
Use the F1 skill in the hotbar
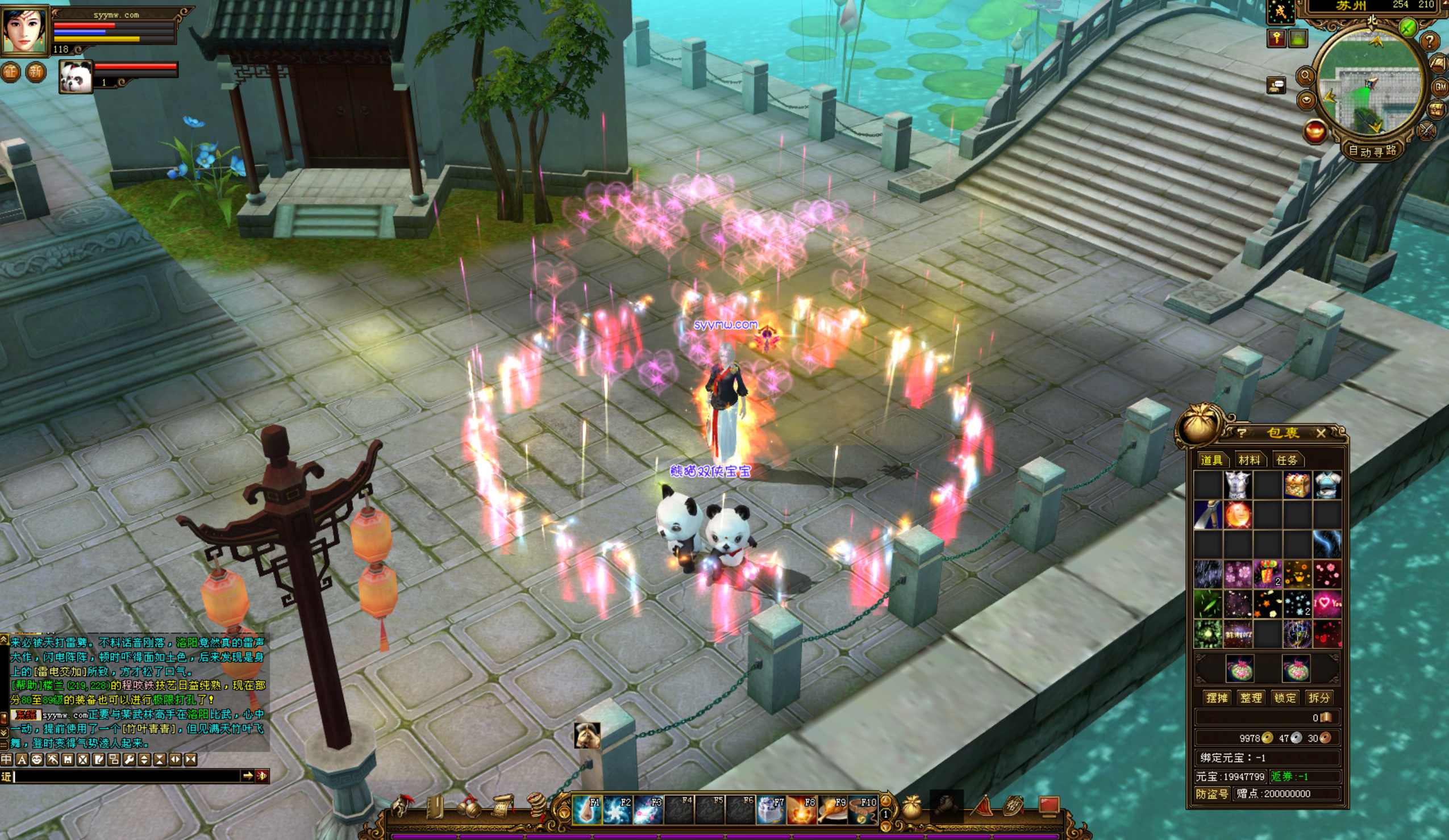click(x=586, y=809)
